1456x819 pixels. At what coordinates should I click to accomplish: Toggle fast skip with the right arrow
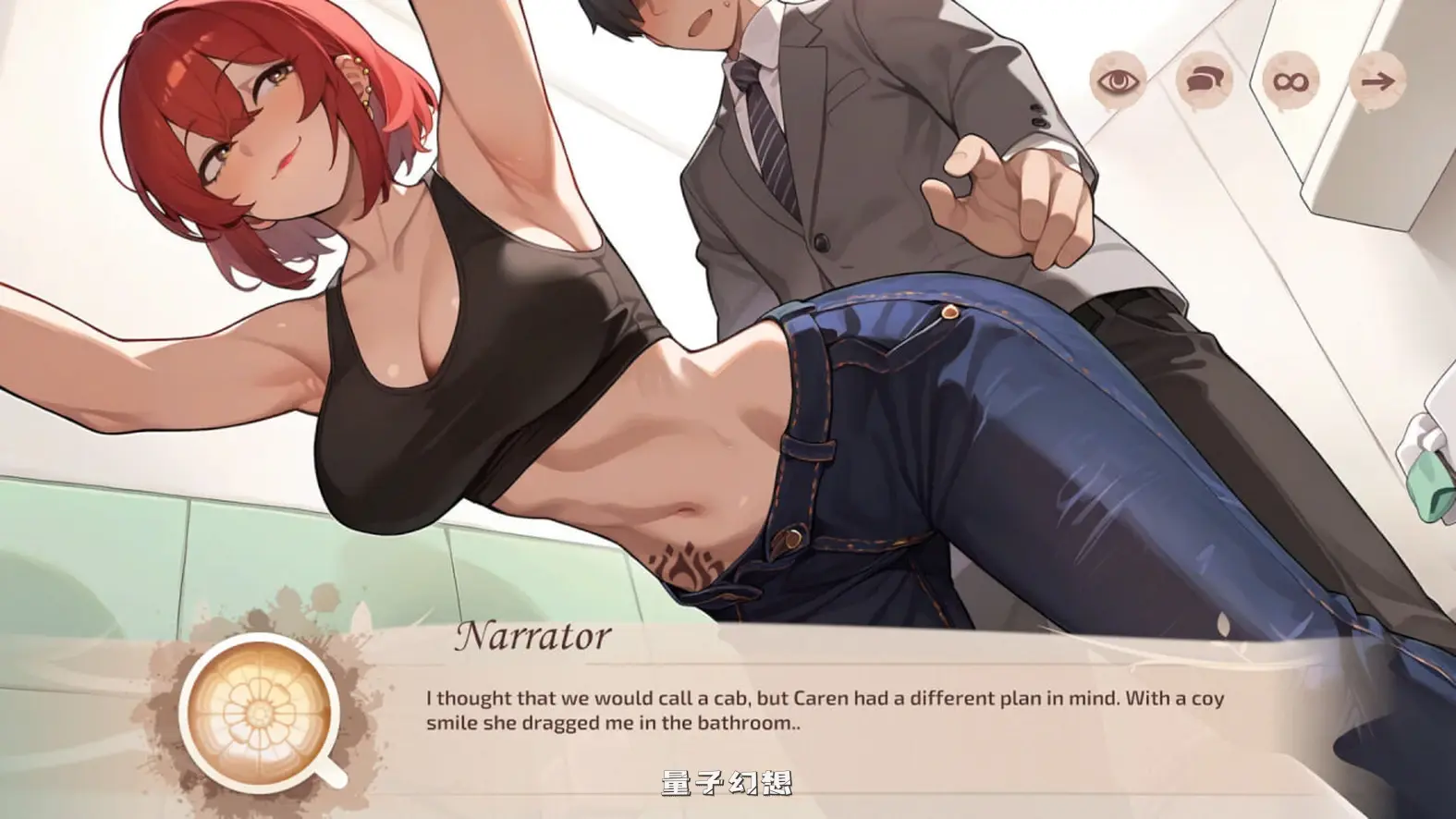click(1379, 82)
